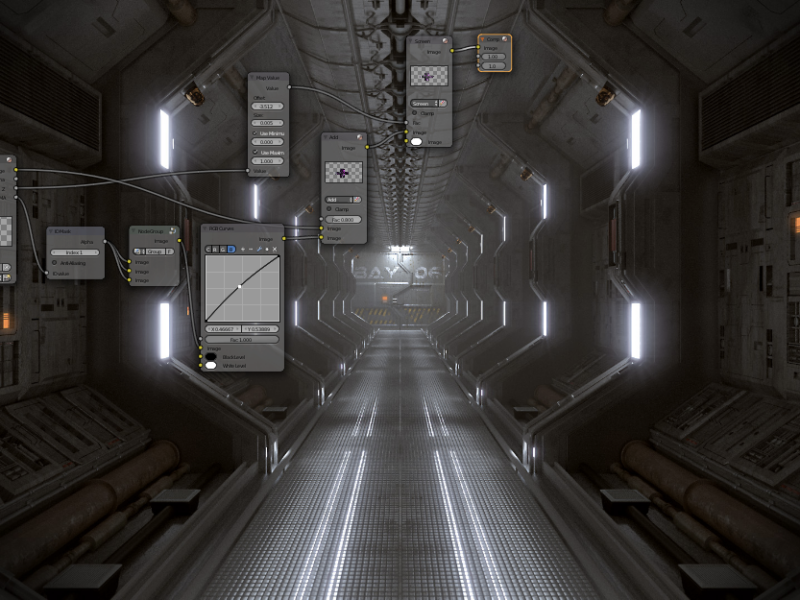Click the white color swatch on Screen node
Screen dimensions: 800x600
coord(417,141)
